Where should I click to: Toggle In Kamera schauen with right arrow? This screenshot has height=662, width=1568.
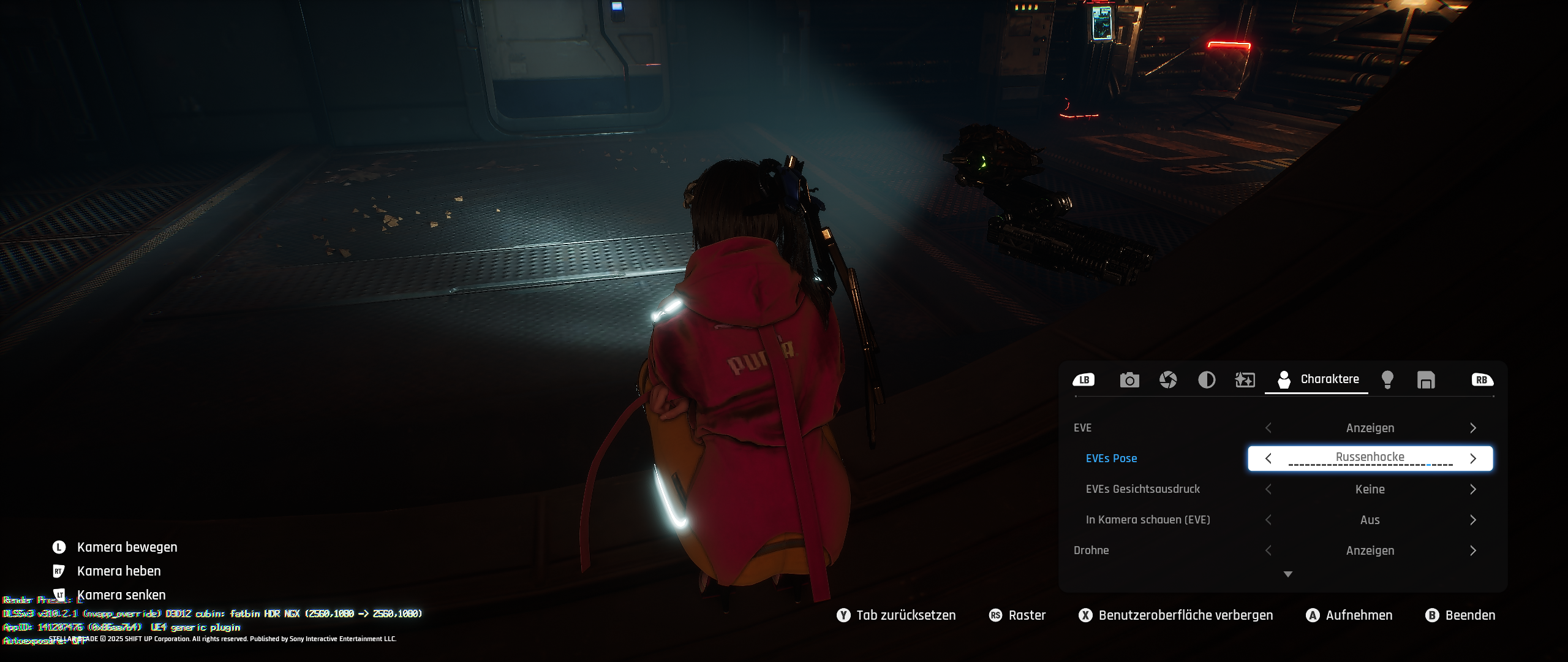pyautogui.click(x=1473, y=520)
